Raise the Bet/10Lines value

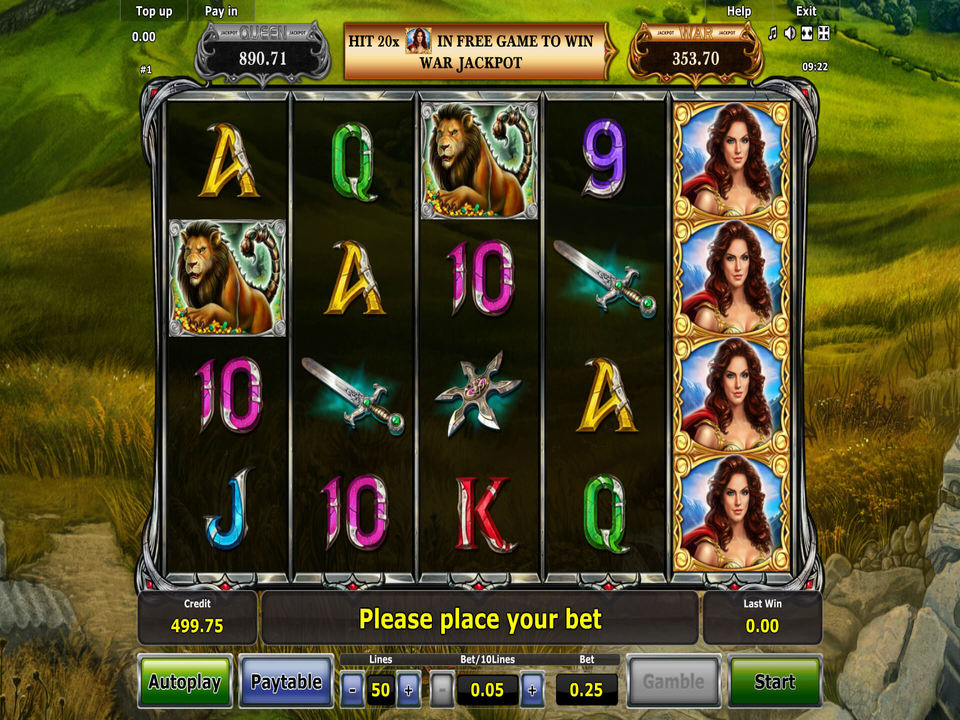(x=532, y=689)
